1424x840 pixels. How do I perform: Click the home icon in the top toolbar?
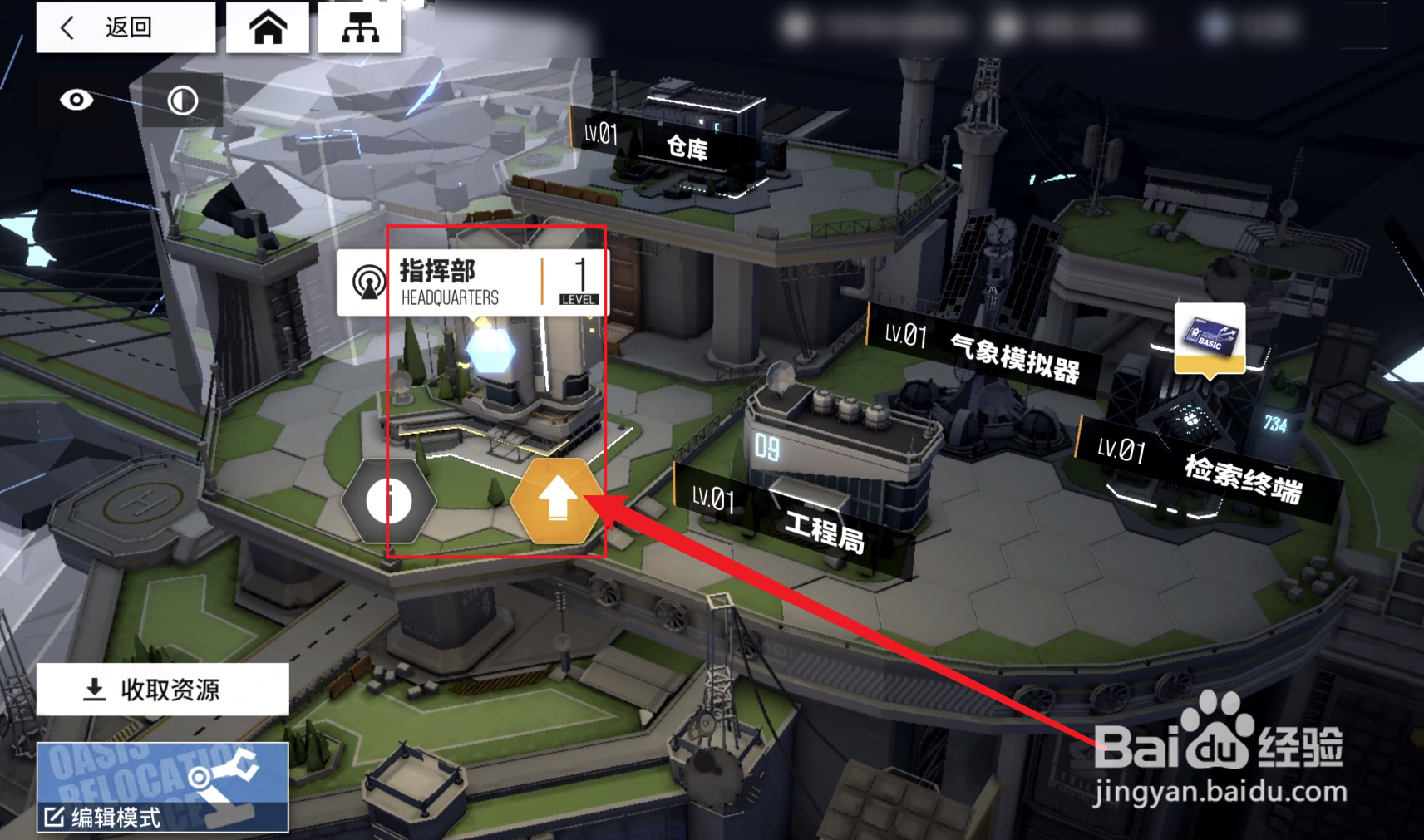[x=268, y=27]
